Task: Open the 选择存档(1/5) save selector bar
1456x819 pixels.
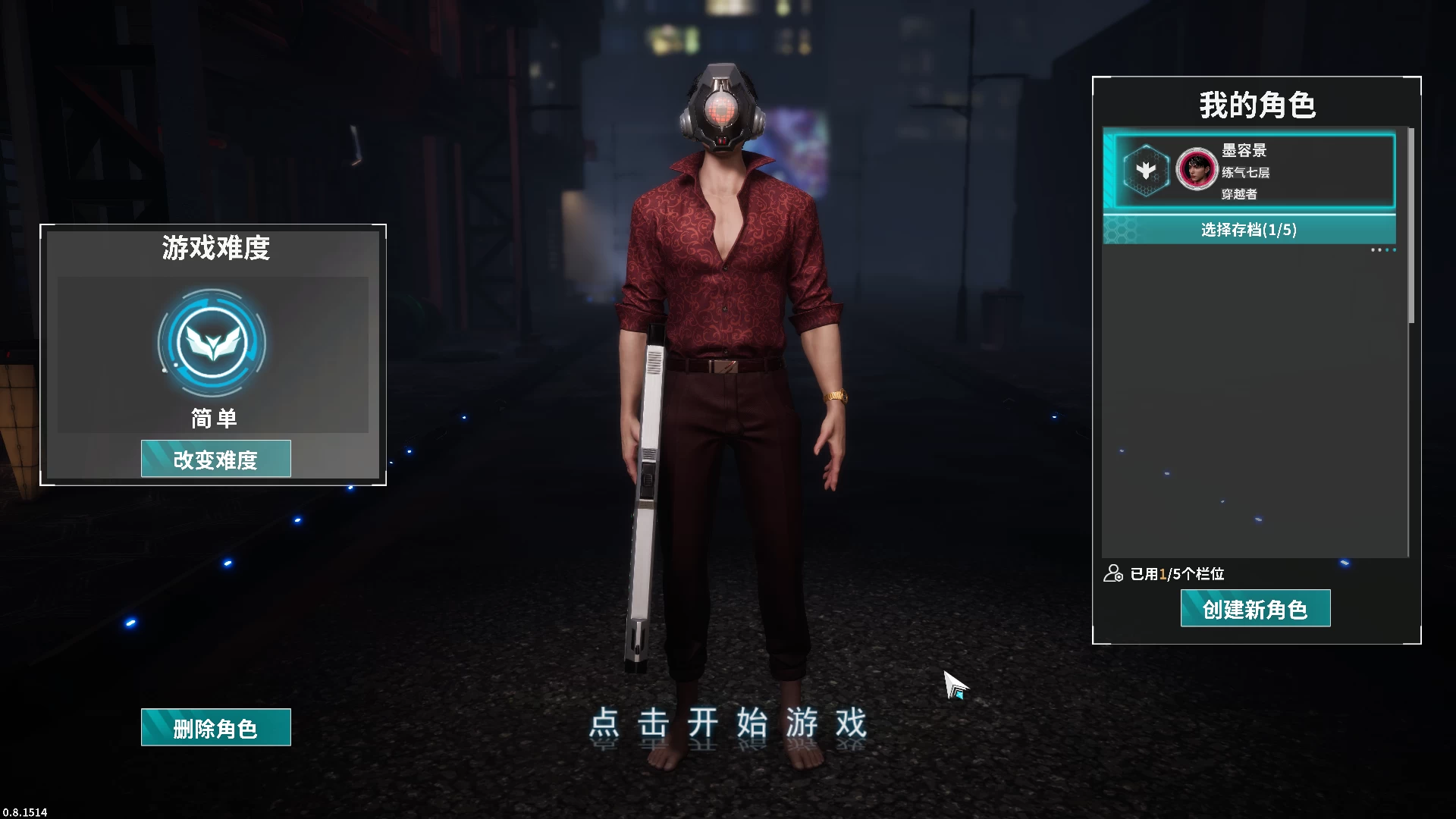Action: (1249, 230)
